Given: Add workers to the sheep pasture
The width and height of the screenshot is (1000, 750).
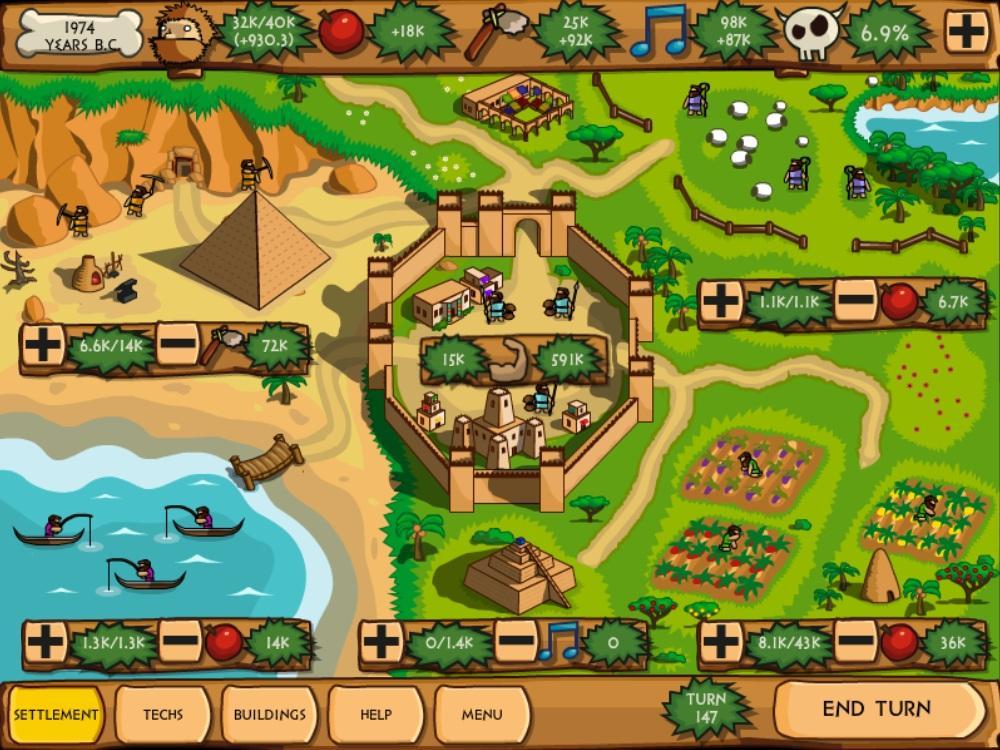Looking at the screenshot, I should 721,300.
